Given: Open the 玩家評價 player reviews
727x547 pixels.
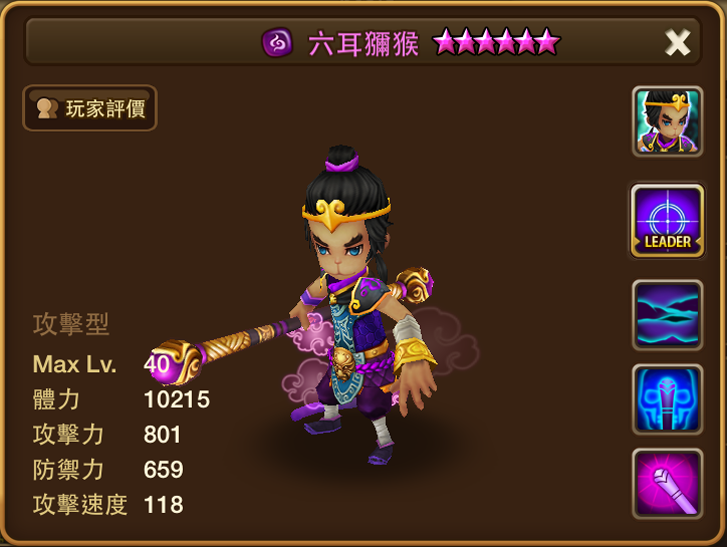Looking at the screenshot, I should coord(90,108).
